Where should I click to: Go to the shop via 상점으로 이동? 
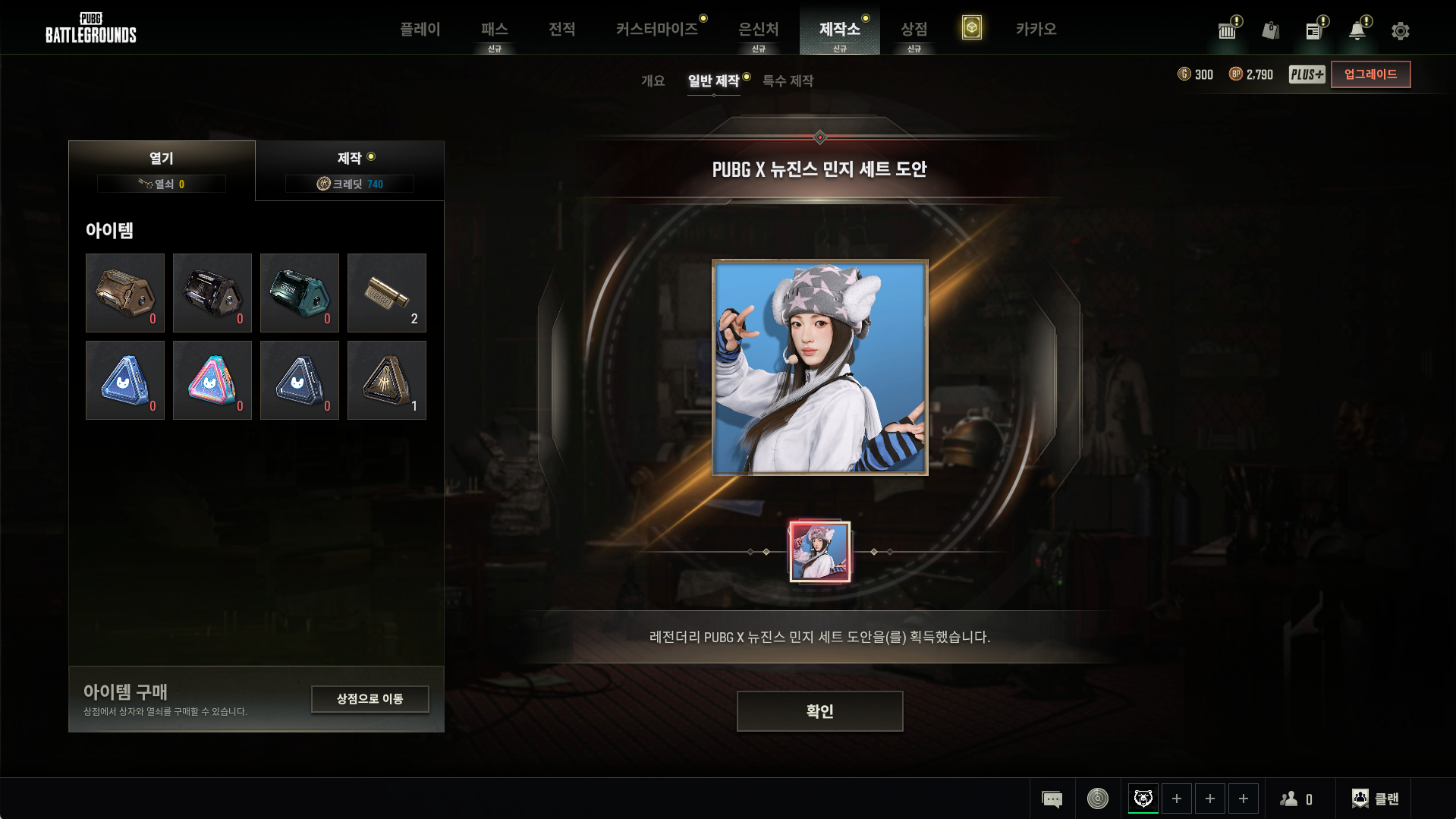[x=370, y=699]
